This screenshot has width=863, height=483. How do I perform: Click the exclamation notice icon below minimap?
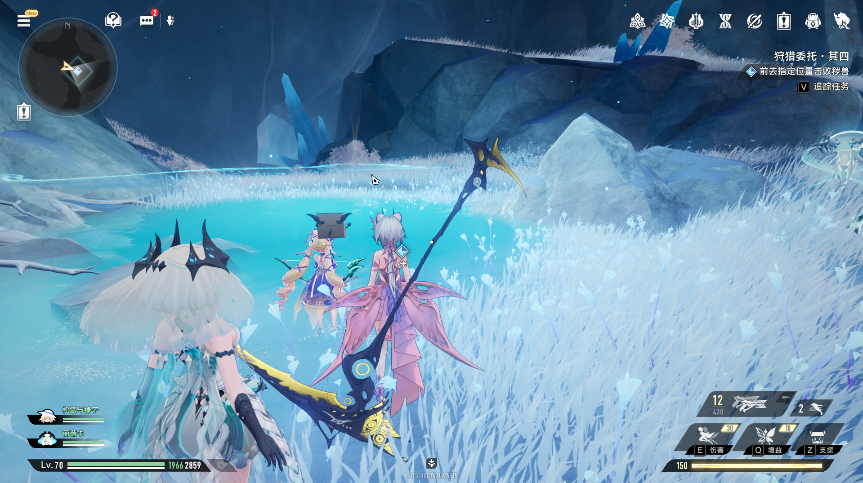click(x=24, y=113)
